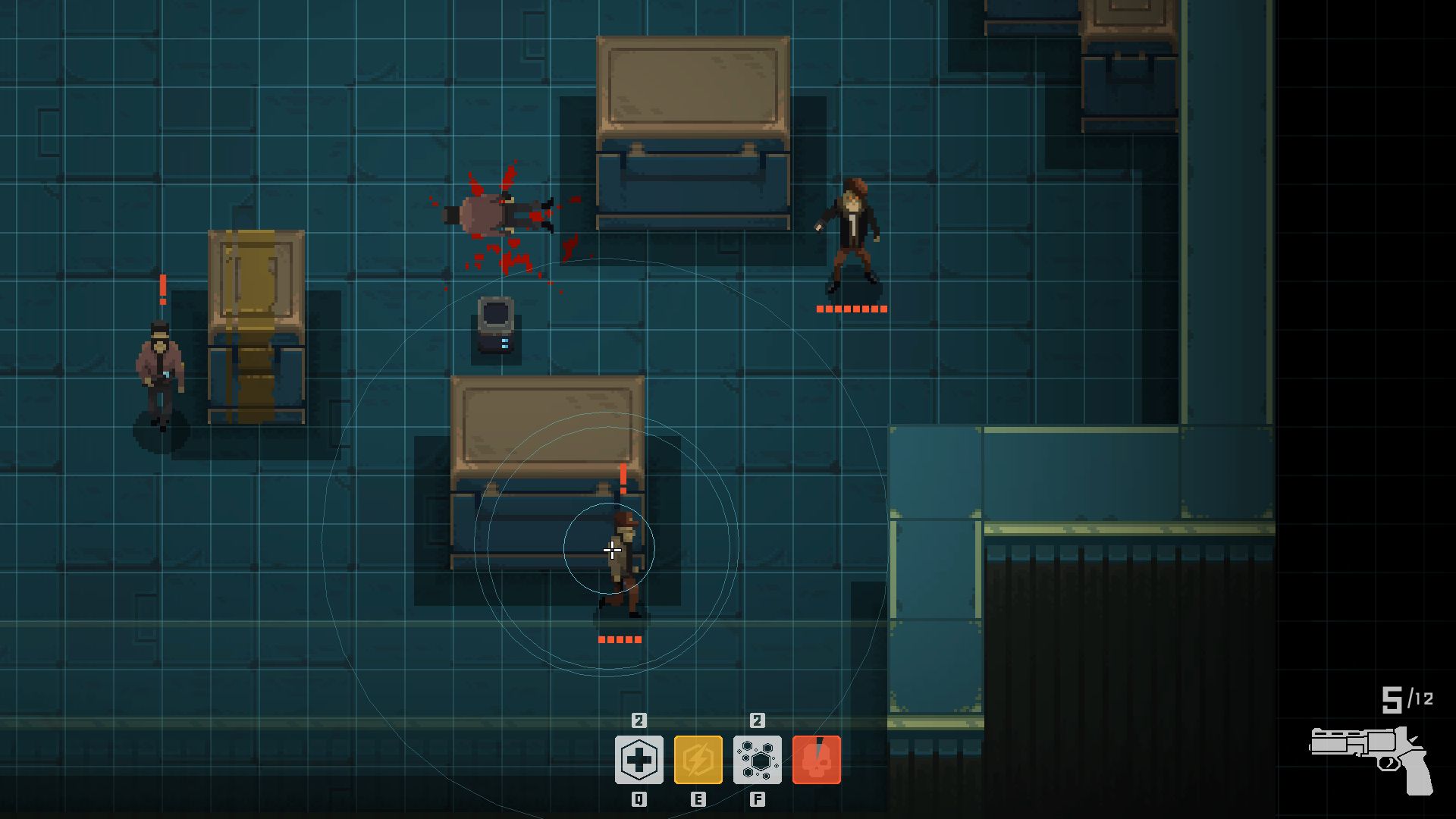Screen dimensions: 1456x819
Task: Select the hexagon cluster grenade ability
Action: tap(757, 760)
